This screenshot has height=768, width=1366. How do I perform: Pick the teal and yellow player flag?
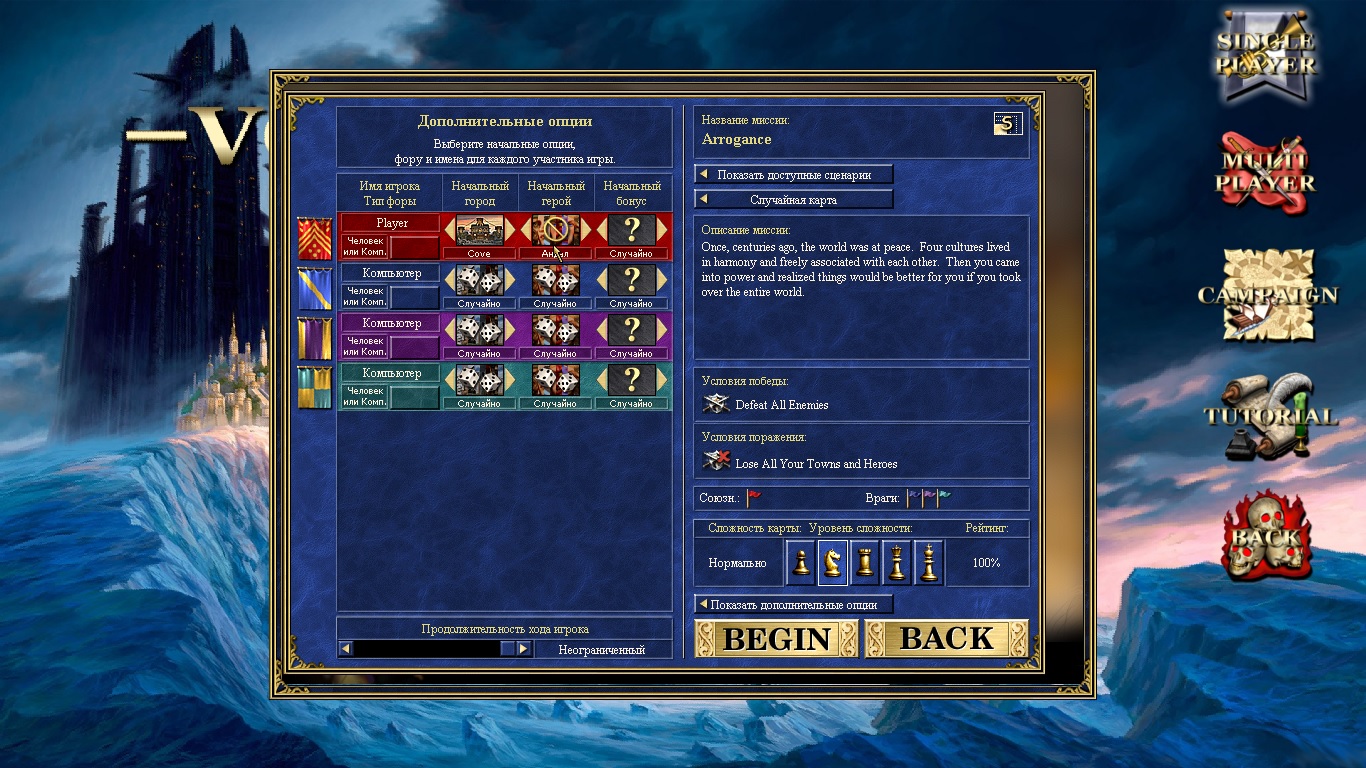tap(315, 388)
